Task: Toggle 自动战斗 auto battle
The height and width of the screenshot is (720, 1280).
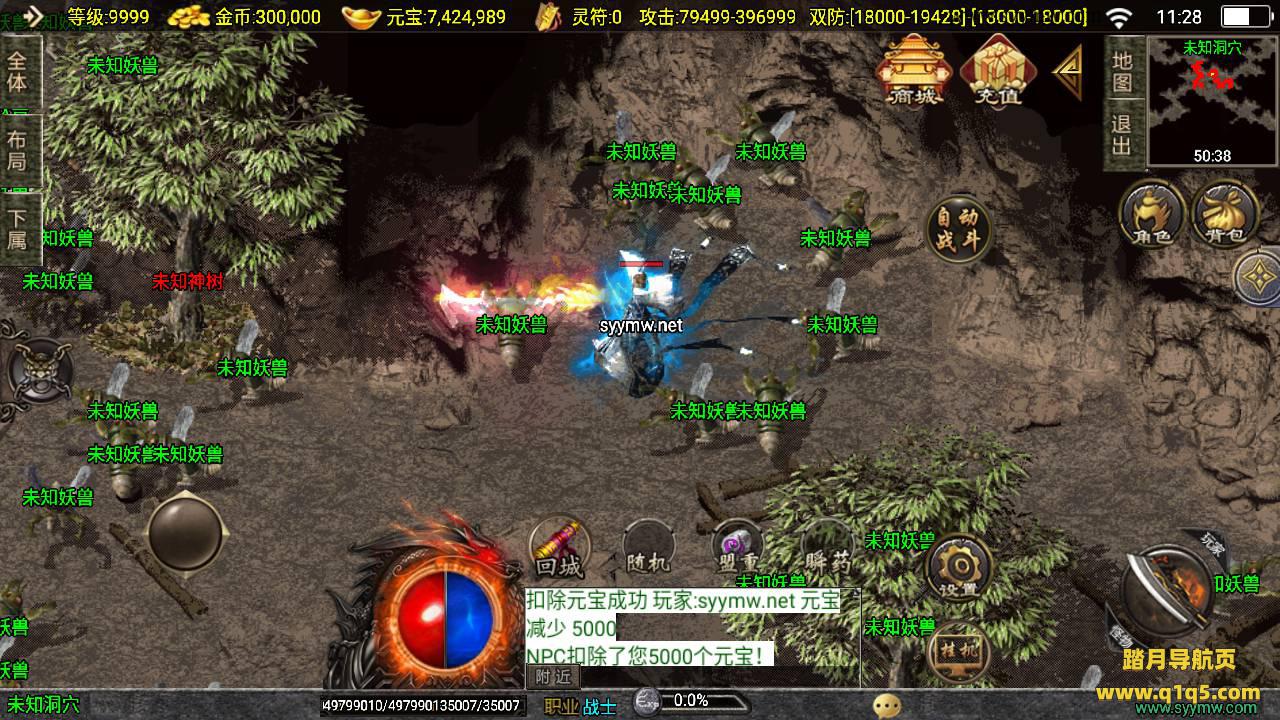Action: 958,230
